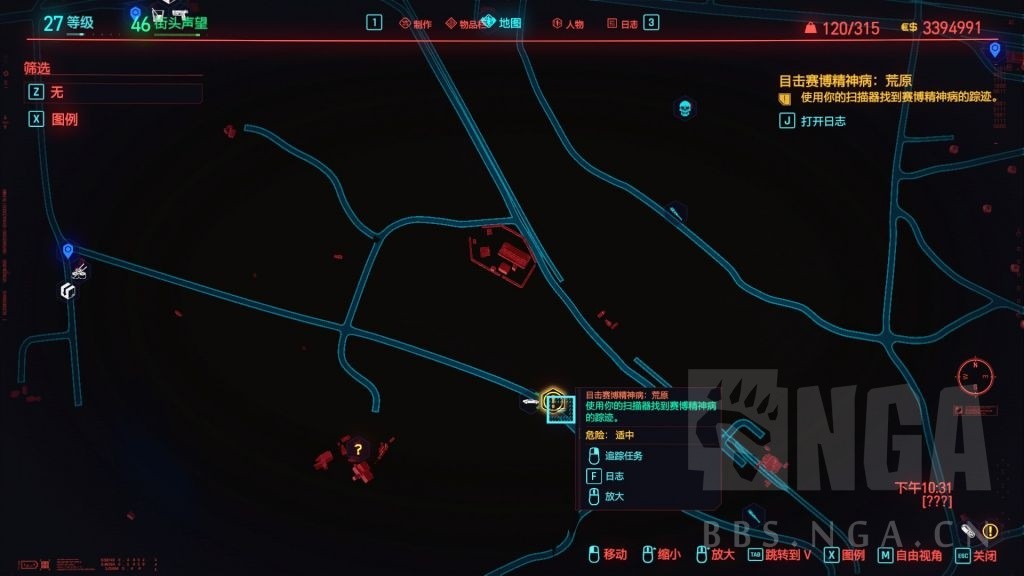Open 日志 from the marker tooltip
Screen dimensions: 1024x576
[x=614, y=477]
